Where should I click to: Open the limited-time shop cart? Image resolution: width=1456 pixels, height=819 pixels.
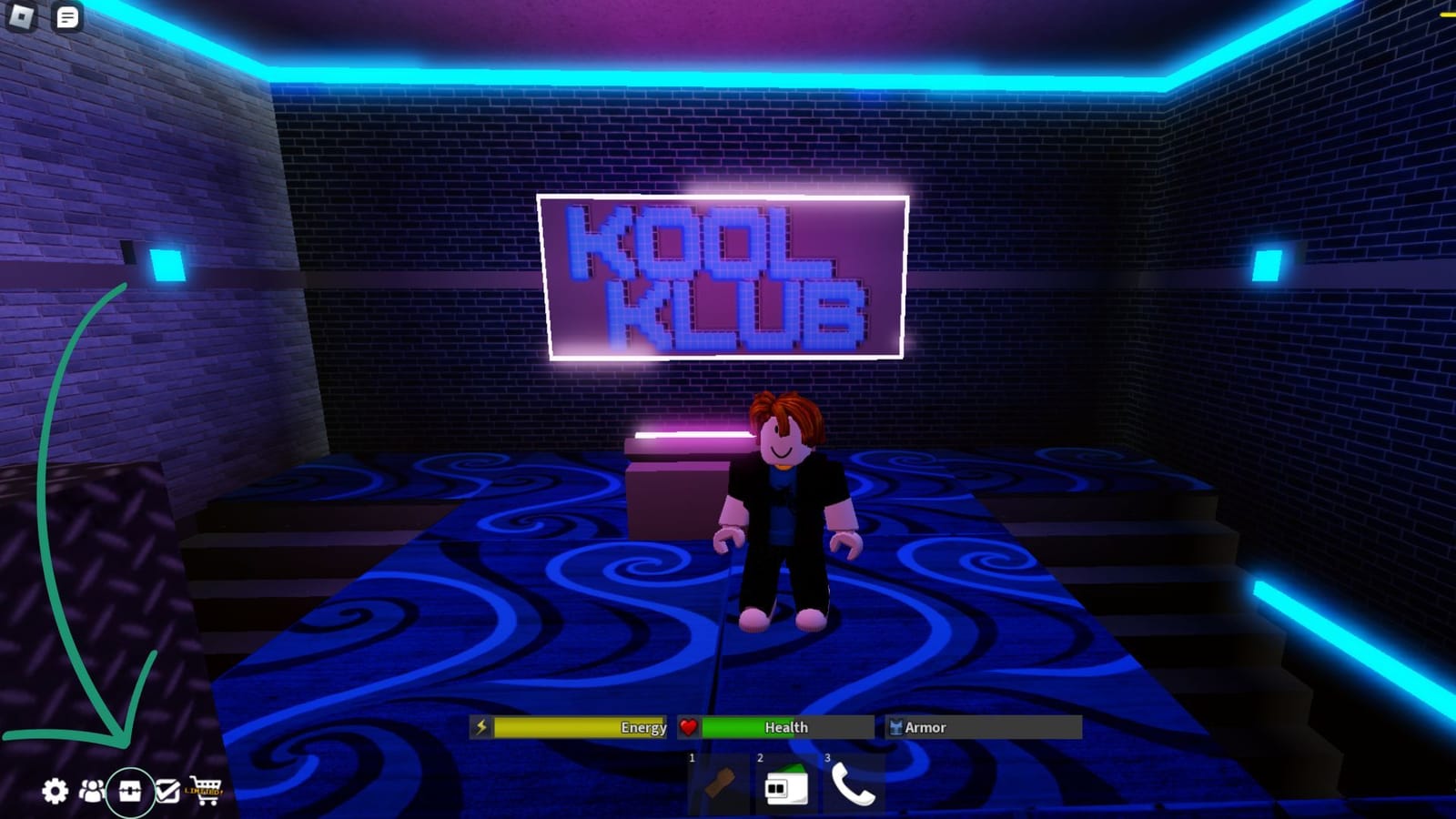206,789
